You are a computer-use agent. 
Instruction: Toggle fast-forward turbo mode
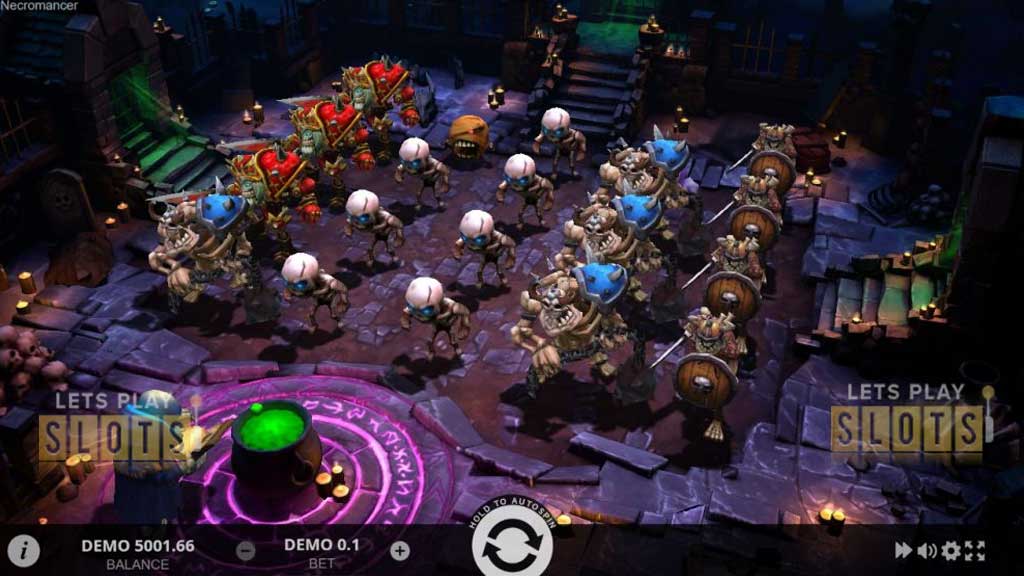[x=903, y=550]
